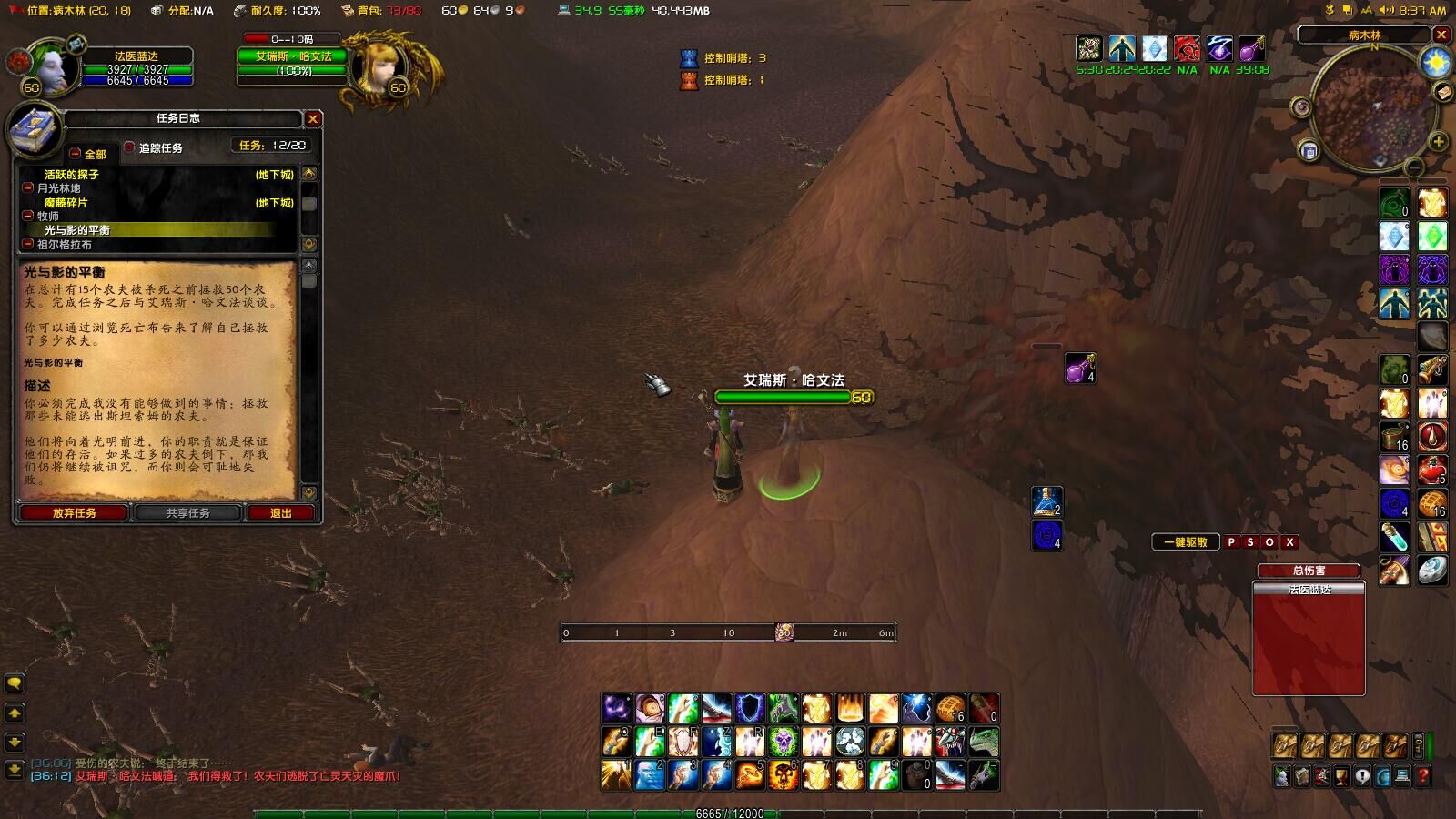
Task: Open the mail envelope icon by minimap
Action: click(1443, 93)
